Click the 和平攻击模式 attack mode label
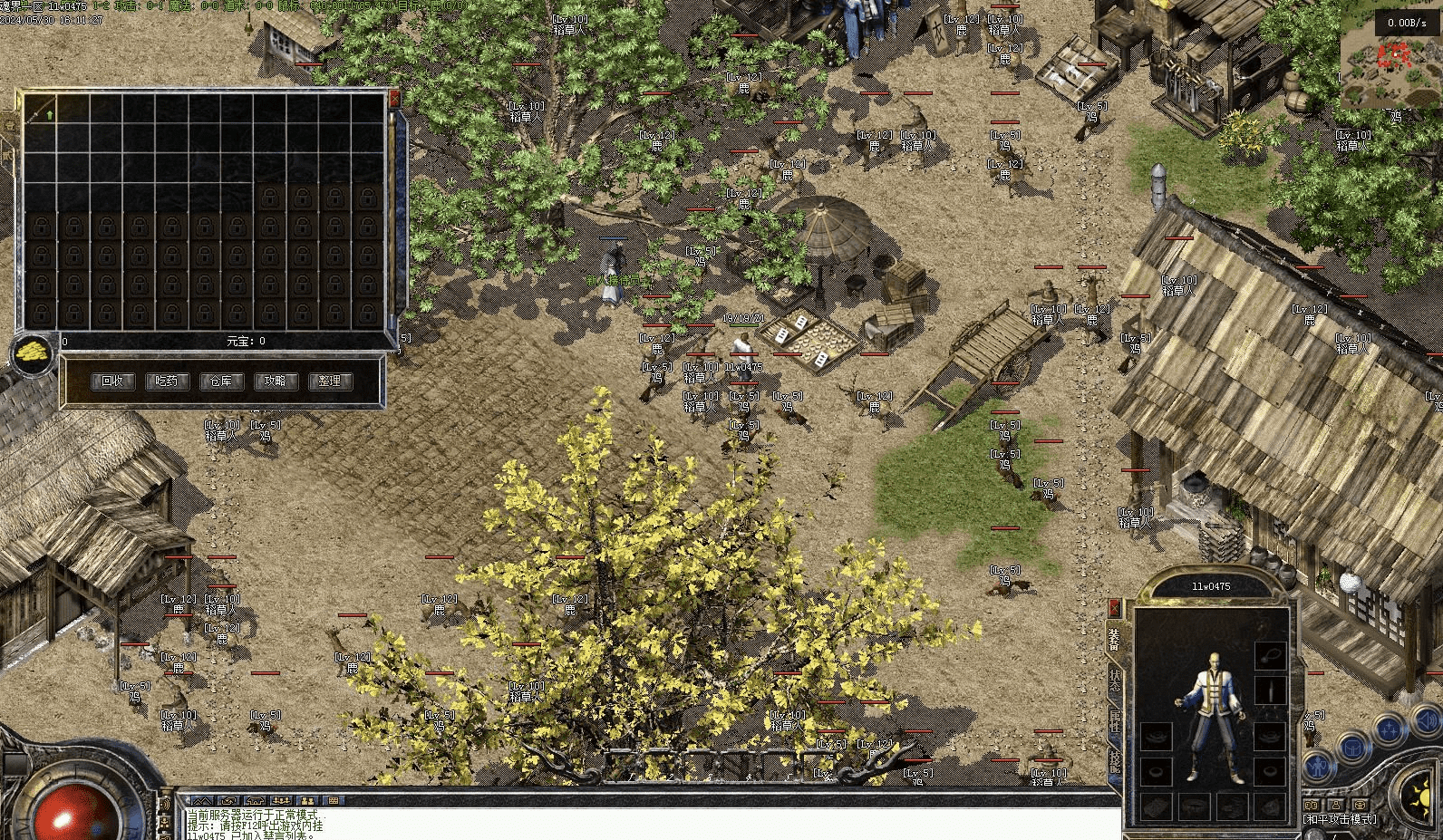Screen dimensions: 1443x840 (x=1340, y=820)
